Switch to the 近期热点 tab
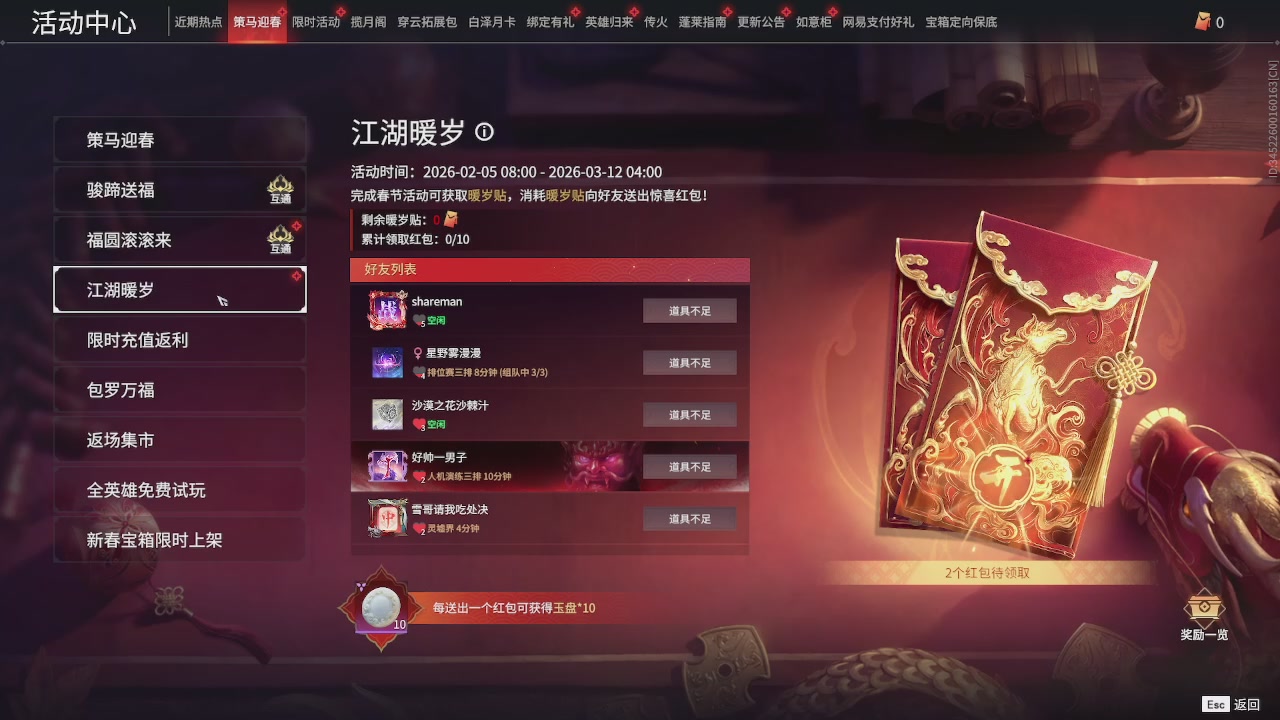Viewport: 1280px width, 720px height. (x=198, y=20)
